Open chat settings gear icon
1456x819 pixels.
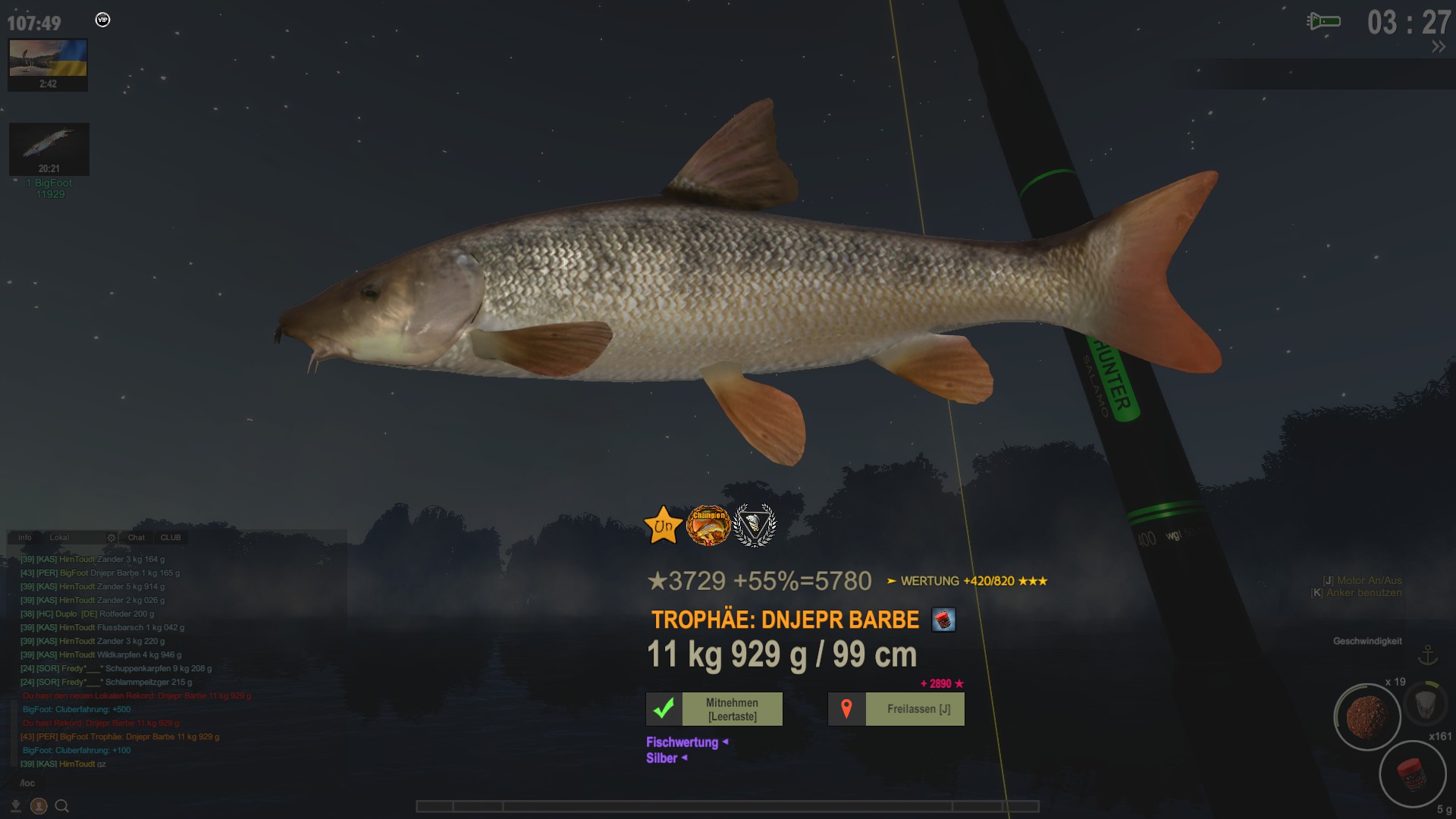pos(111,538)
